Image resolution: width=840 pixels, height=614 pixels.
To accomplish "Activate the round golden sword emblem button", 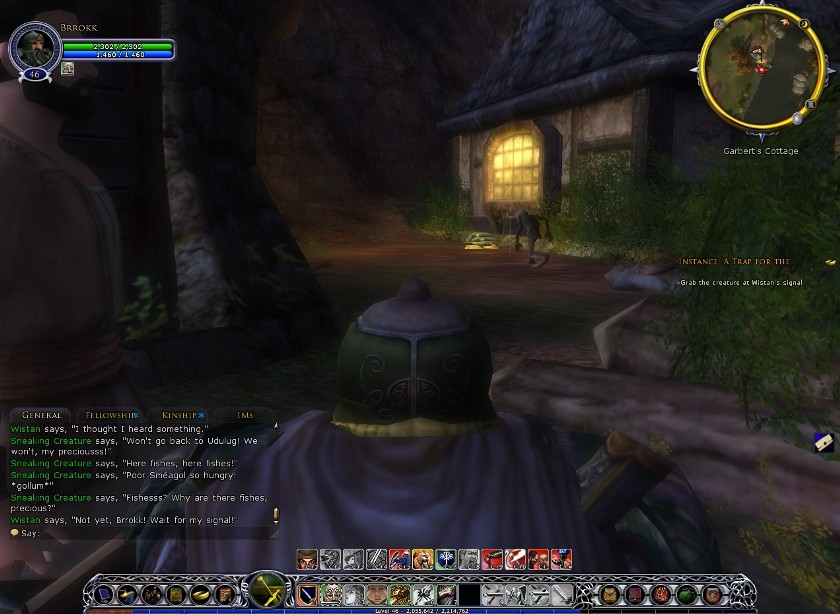I will point(267,589).
